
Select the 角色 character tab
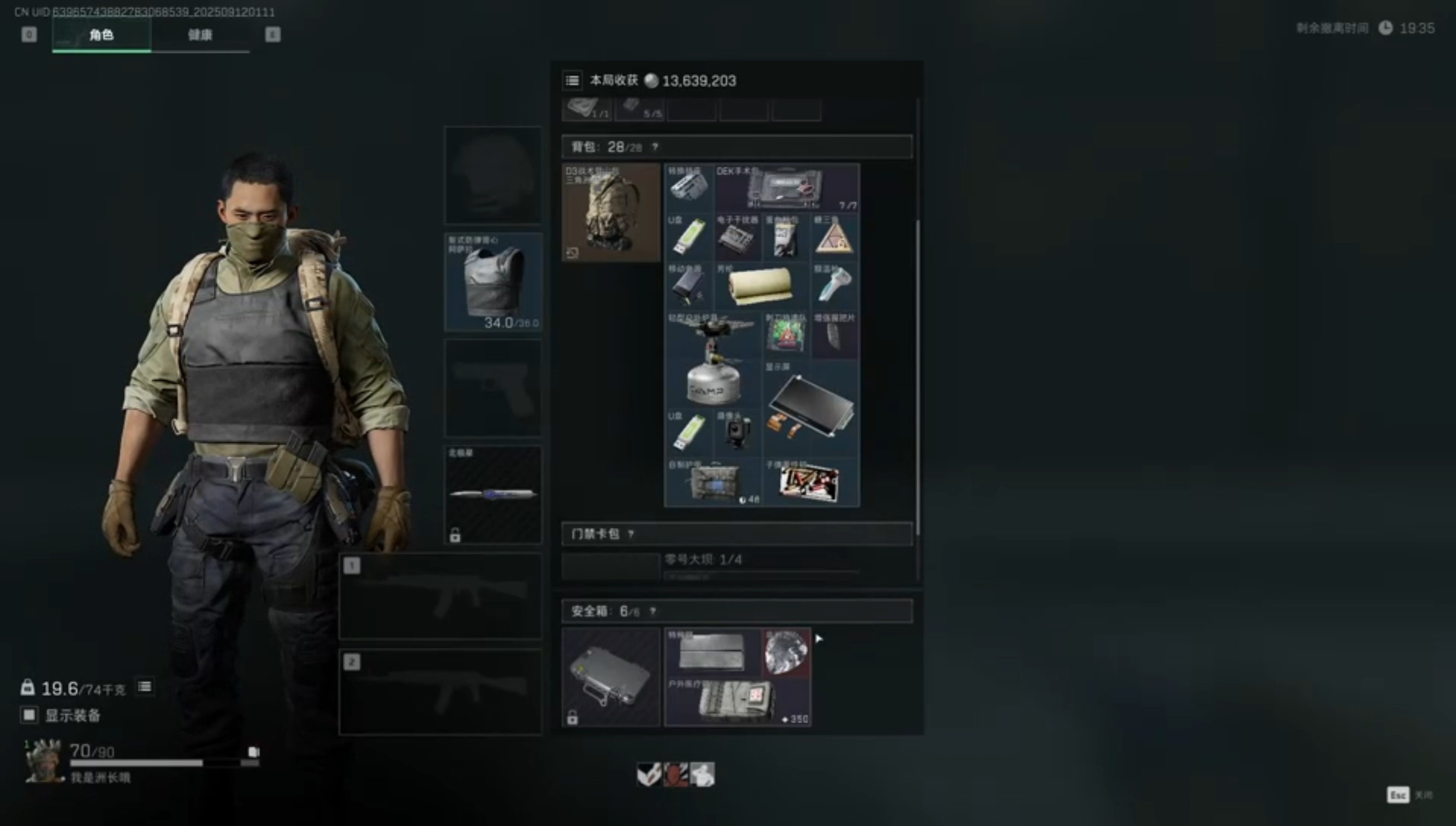[x=102, y=35]
